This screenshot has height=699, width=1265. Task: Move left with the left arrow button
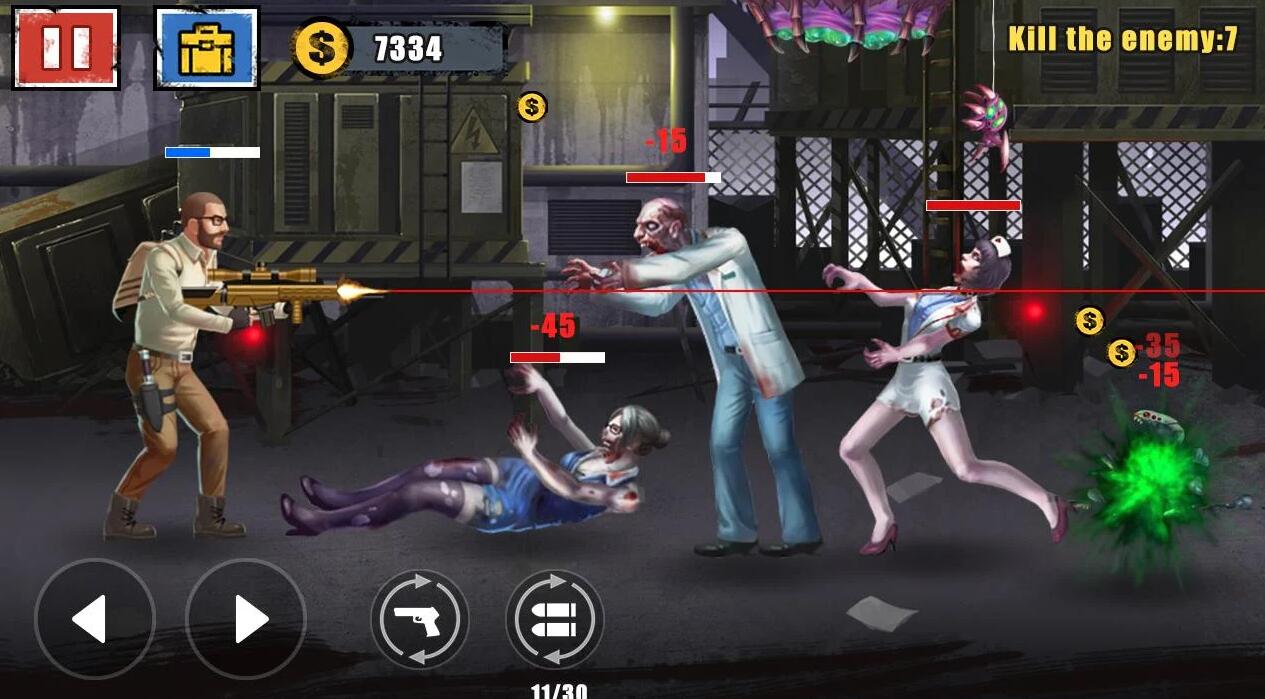coord(94,619)
